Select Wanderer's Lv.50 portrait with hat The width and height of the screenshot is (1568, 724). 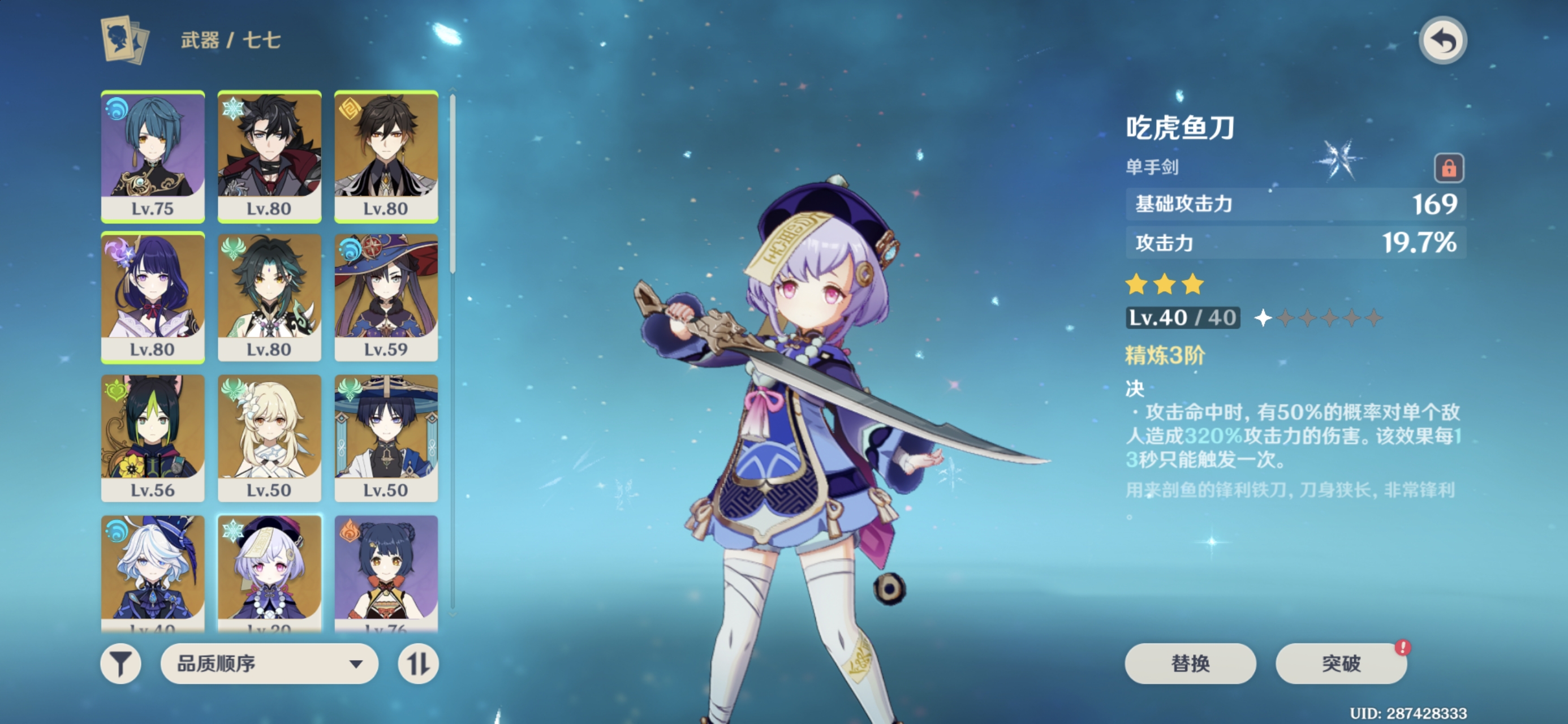point(386,438)
